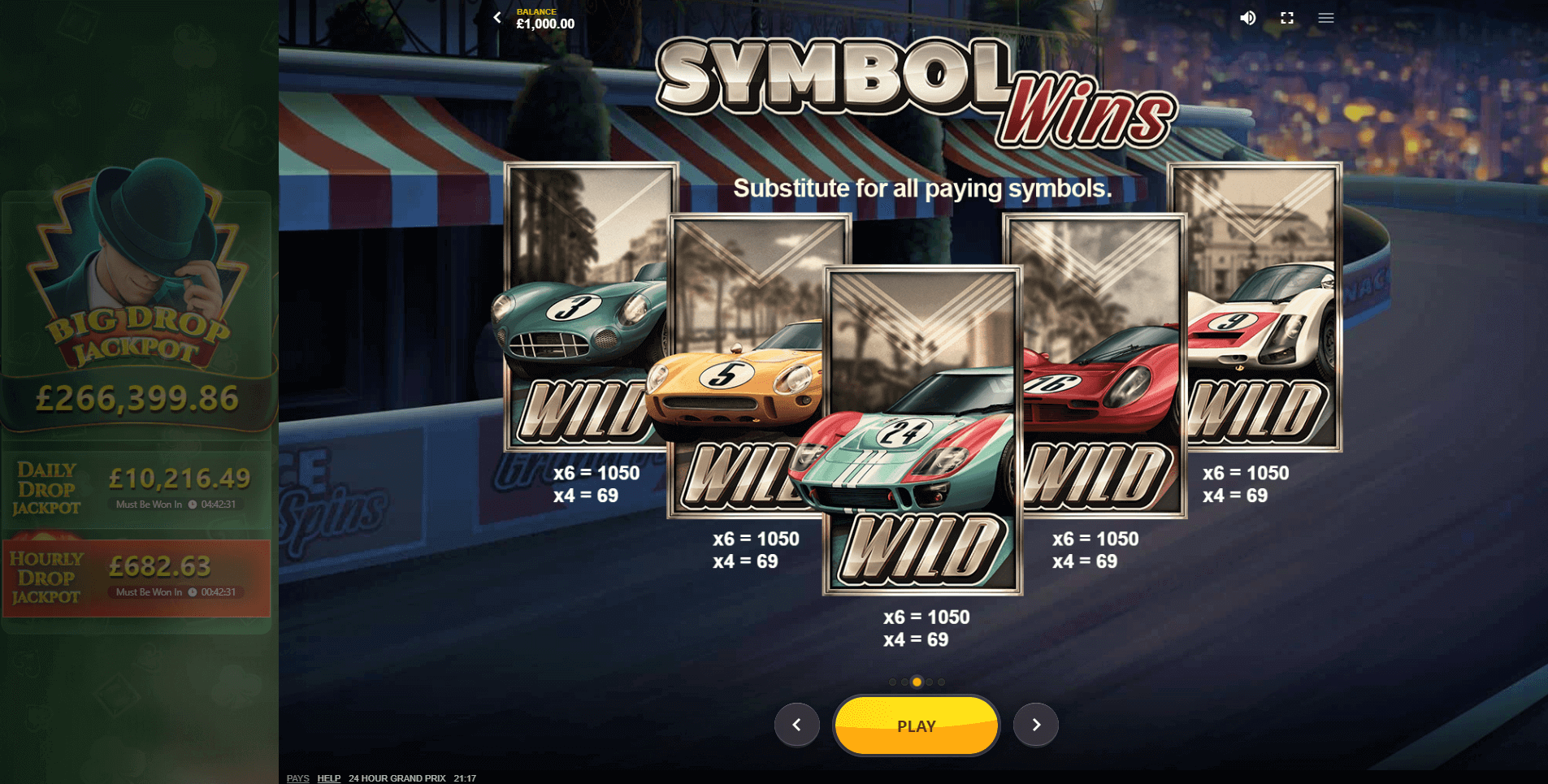Screen dimensions: 1548x784
Task: Go to the previous info page arrow
Action: point(796,725)
